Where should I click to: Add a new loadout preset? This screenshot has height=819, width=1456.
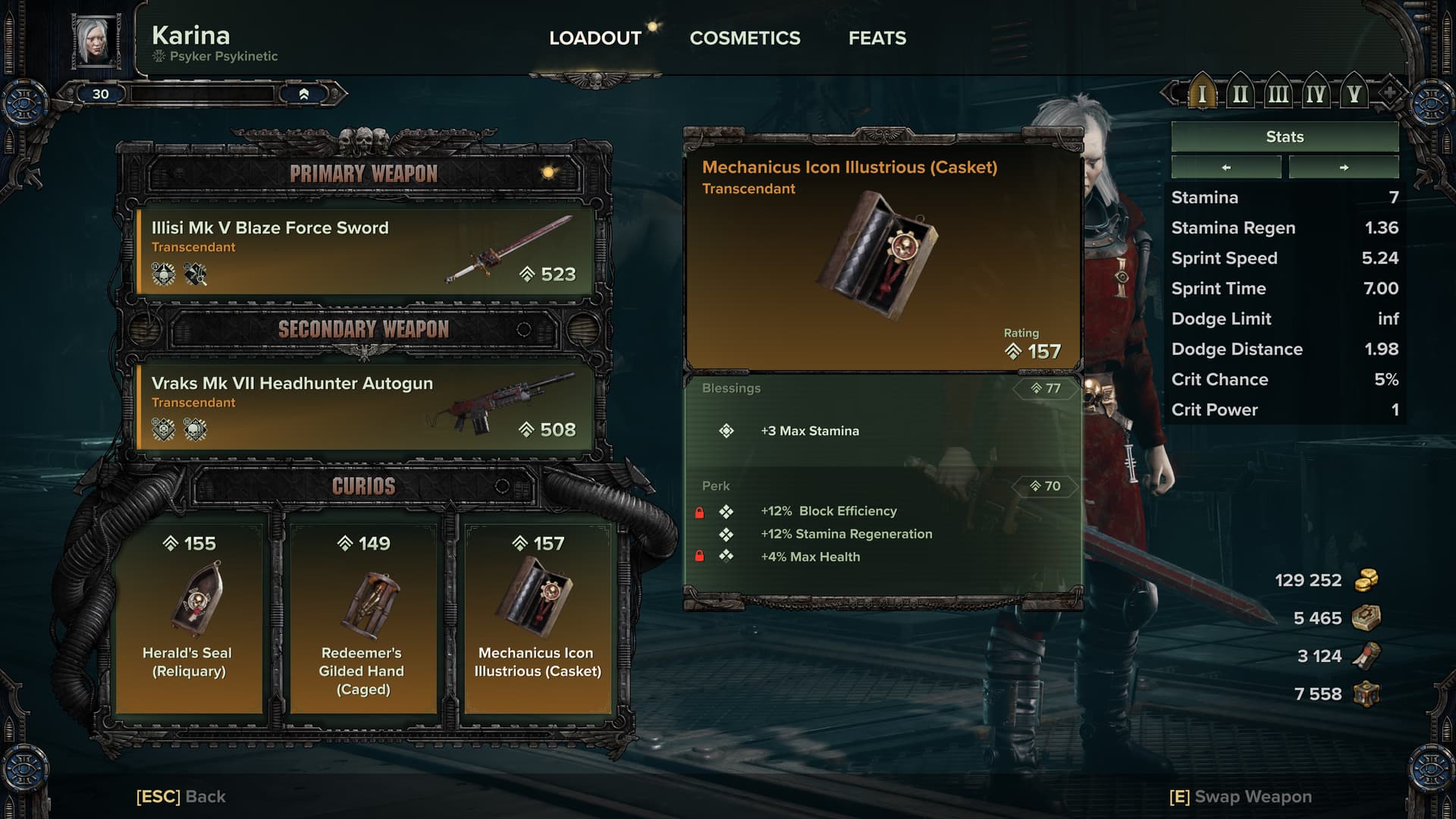tap(1389, 93)
